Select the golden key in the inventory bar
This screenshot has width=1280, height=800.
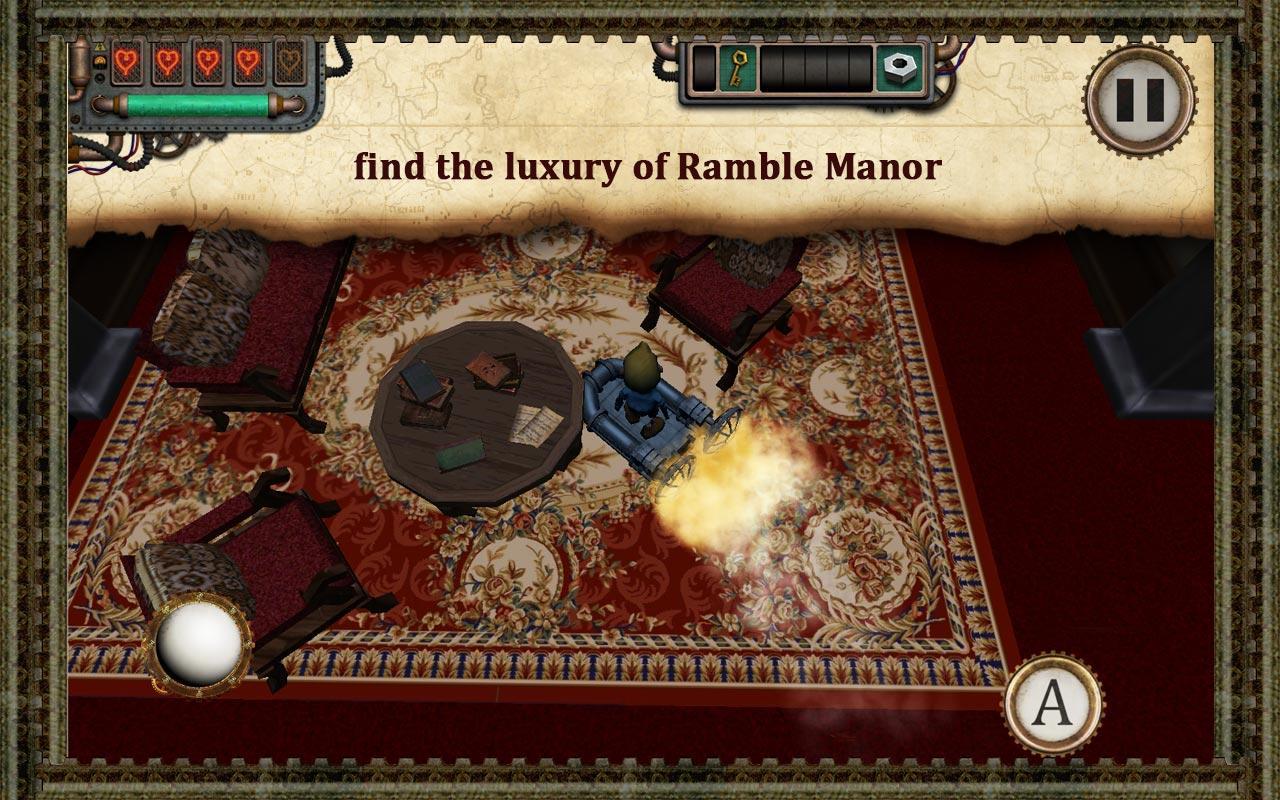739,68
